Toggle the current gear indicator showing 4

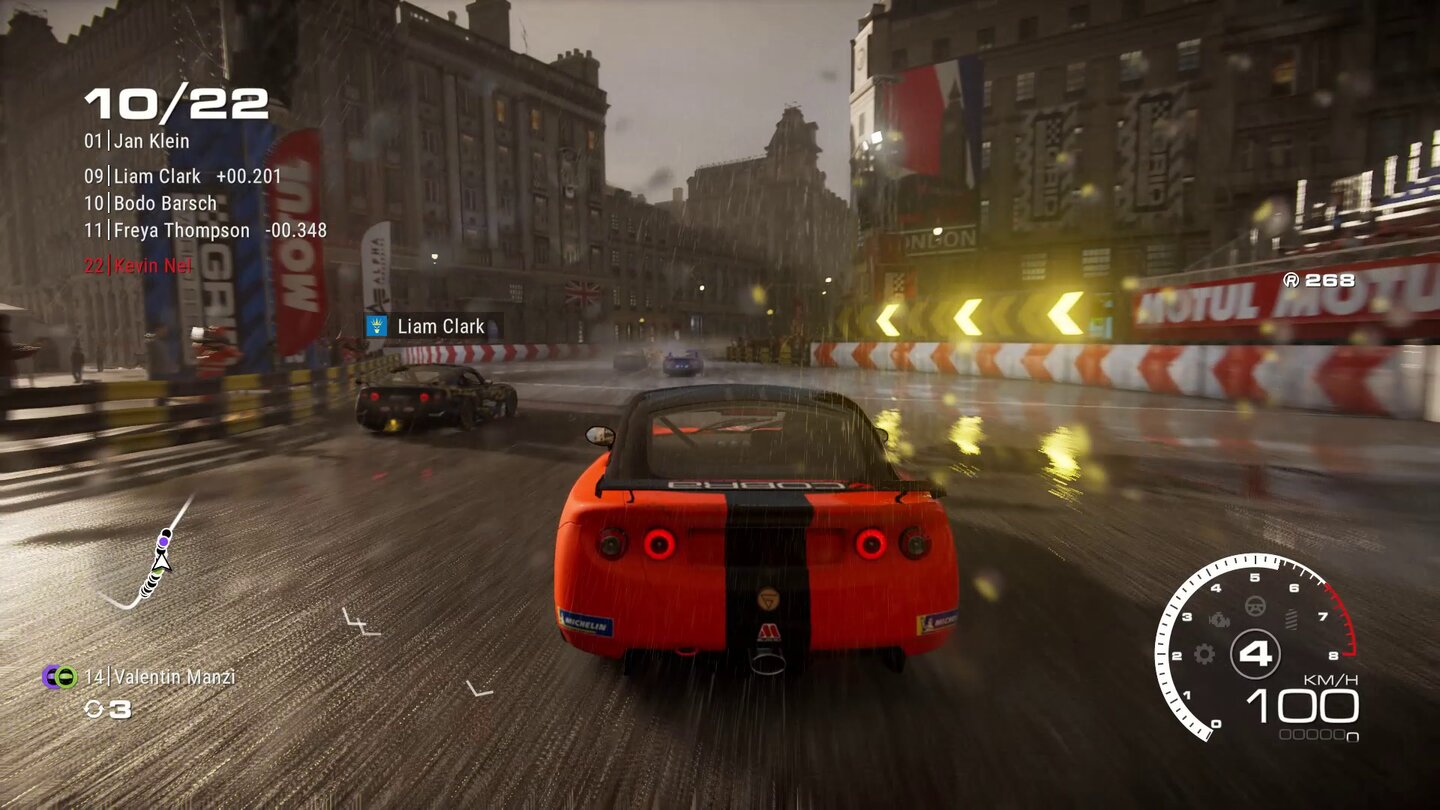point(1257,653)
